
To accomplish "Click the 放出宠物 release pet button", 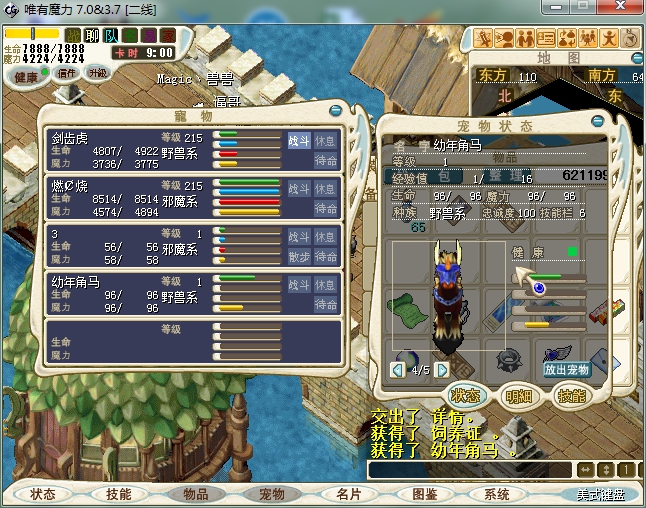I will point(567,369).
